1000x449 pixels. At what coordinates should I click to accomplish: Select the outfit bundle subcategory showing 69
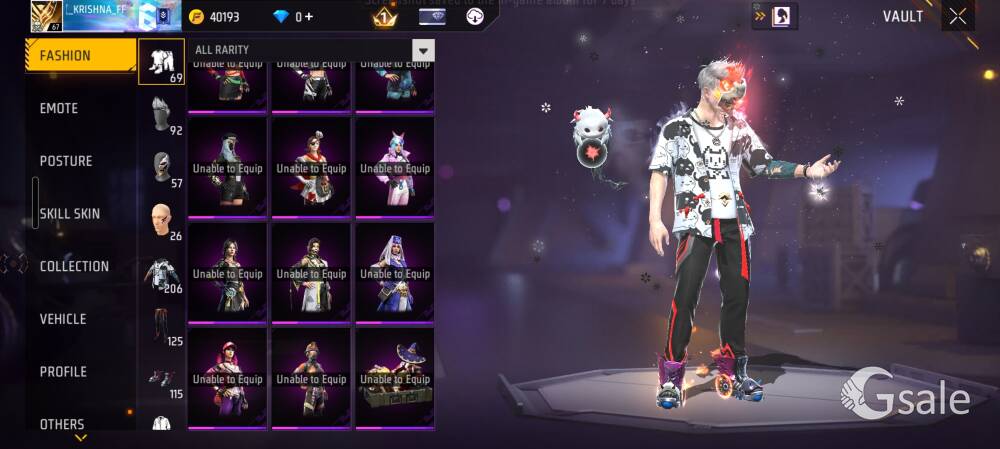[x=161, y=62]
